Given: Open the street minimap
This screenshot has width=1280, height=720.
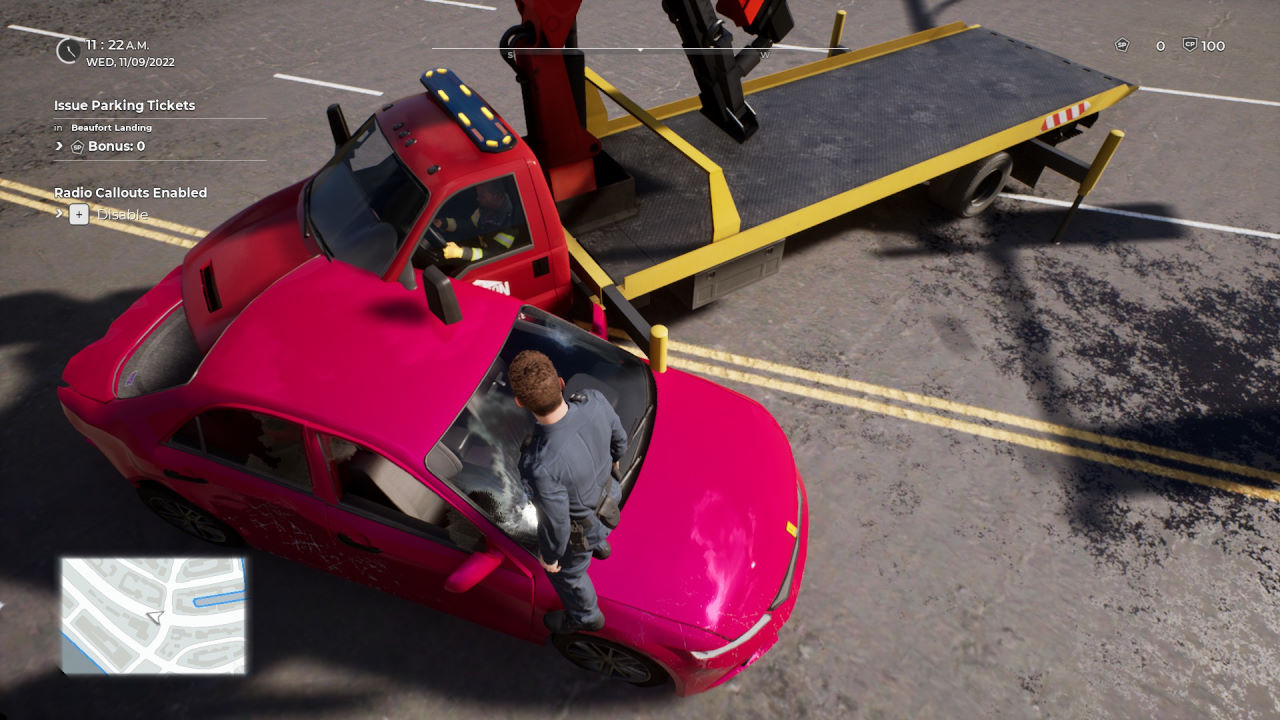Looking at the screenshot, I should coord(153,615).
